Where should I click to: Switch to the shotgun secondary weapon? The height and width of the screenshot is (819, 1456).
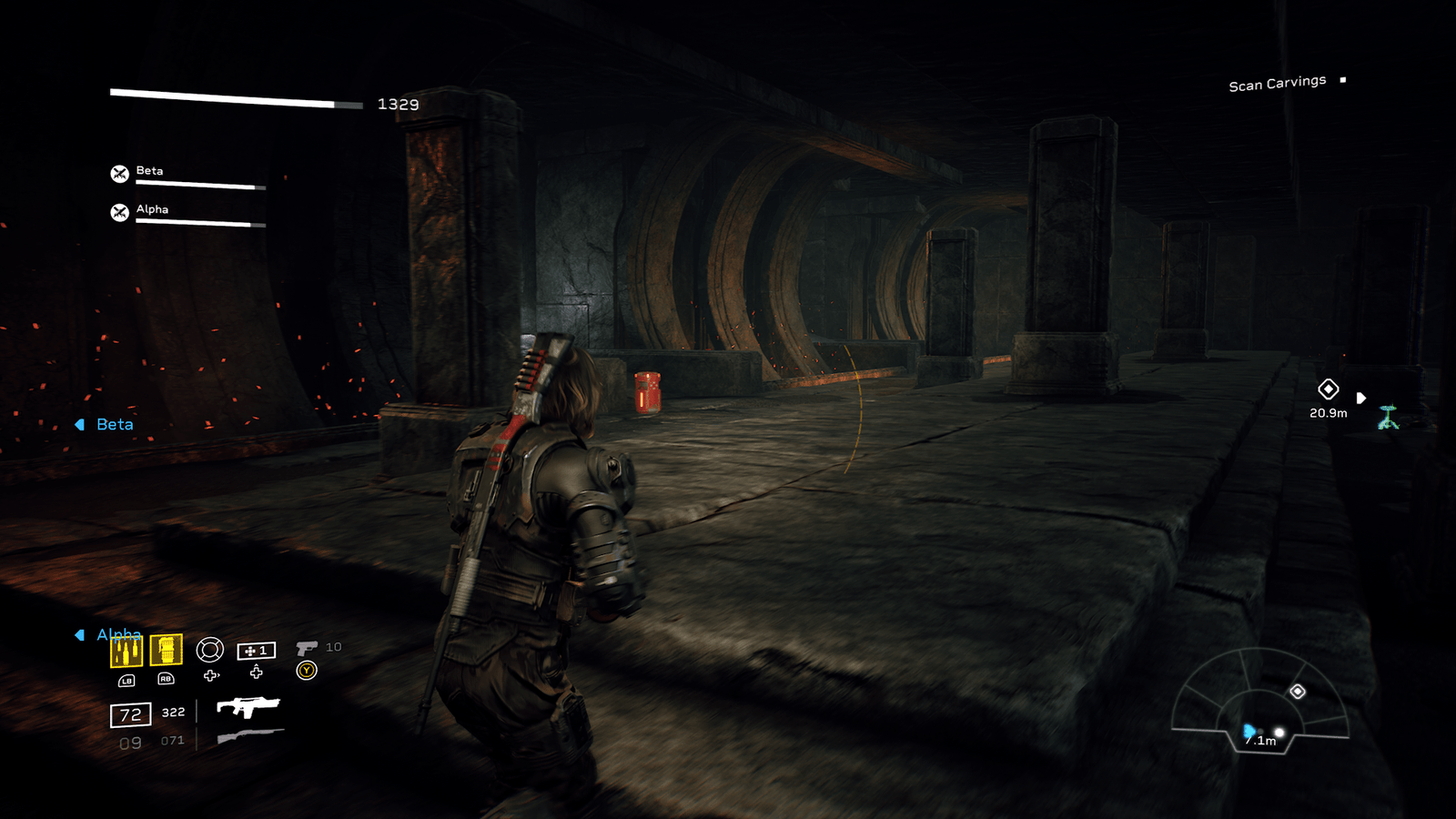[250, 736]
